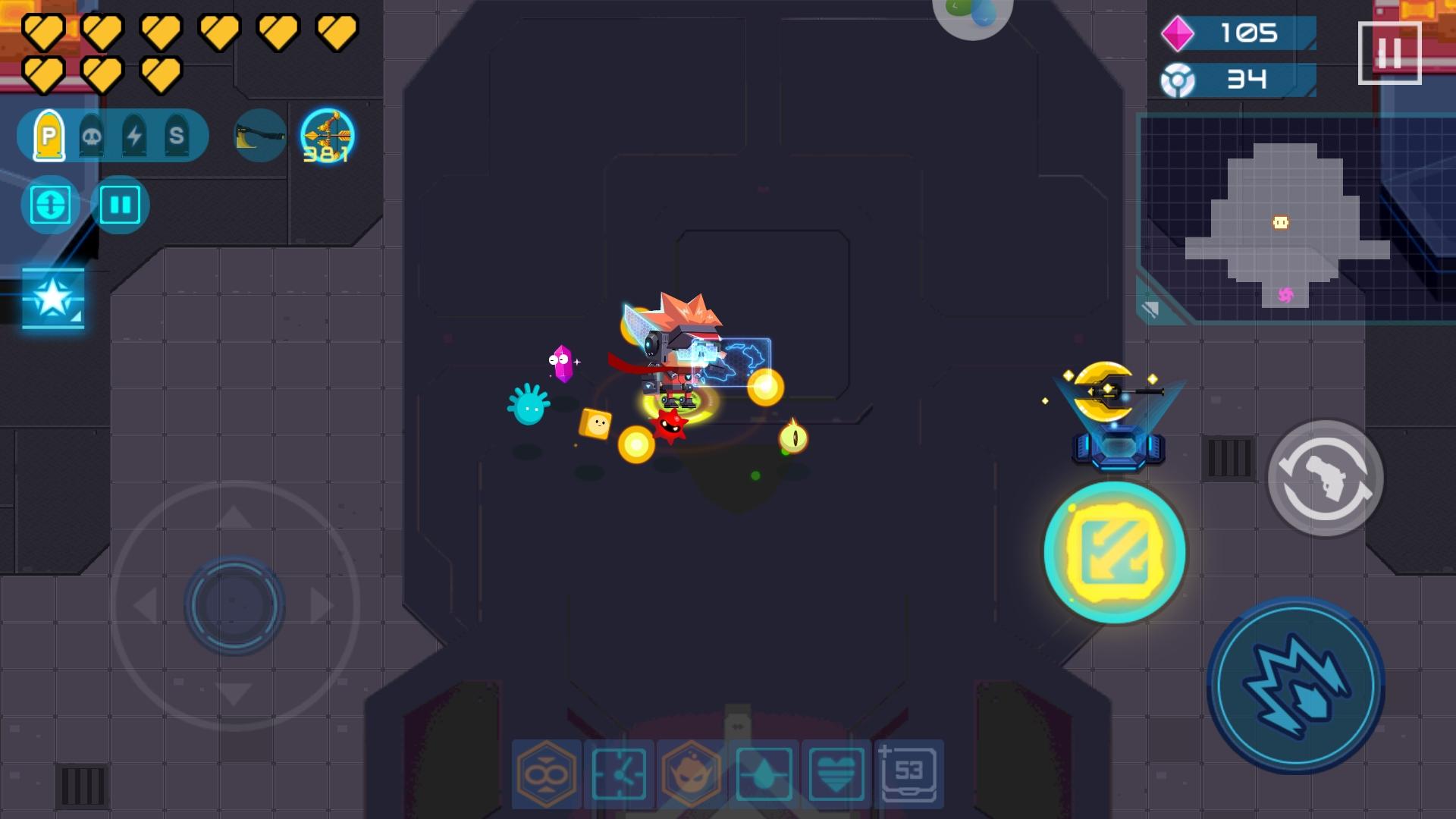The height and width of the screenshot is (819, 1456).
Task: Tap the axe weapon swap icon
Action: click(258, 136)
